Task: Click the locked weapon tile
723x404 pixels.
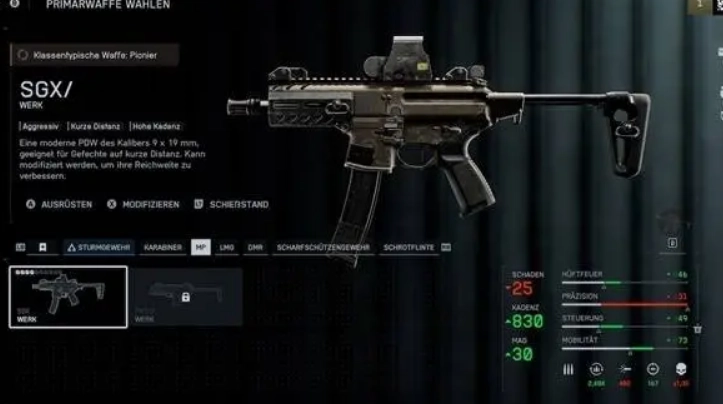Action: point(186,297)
